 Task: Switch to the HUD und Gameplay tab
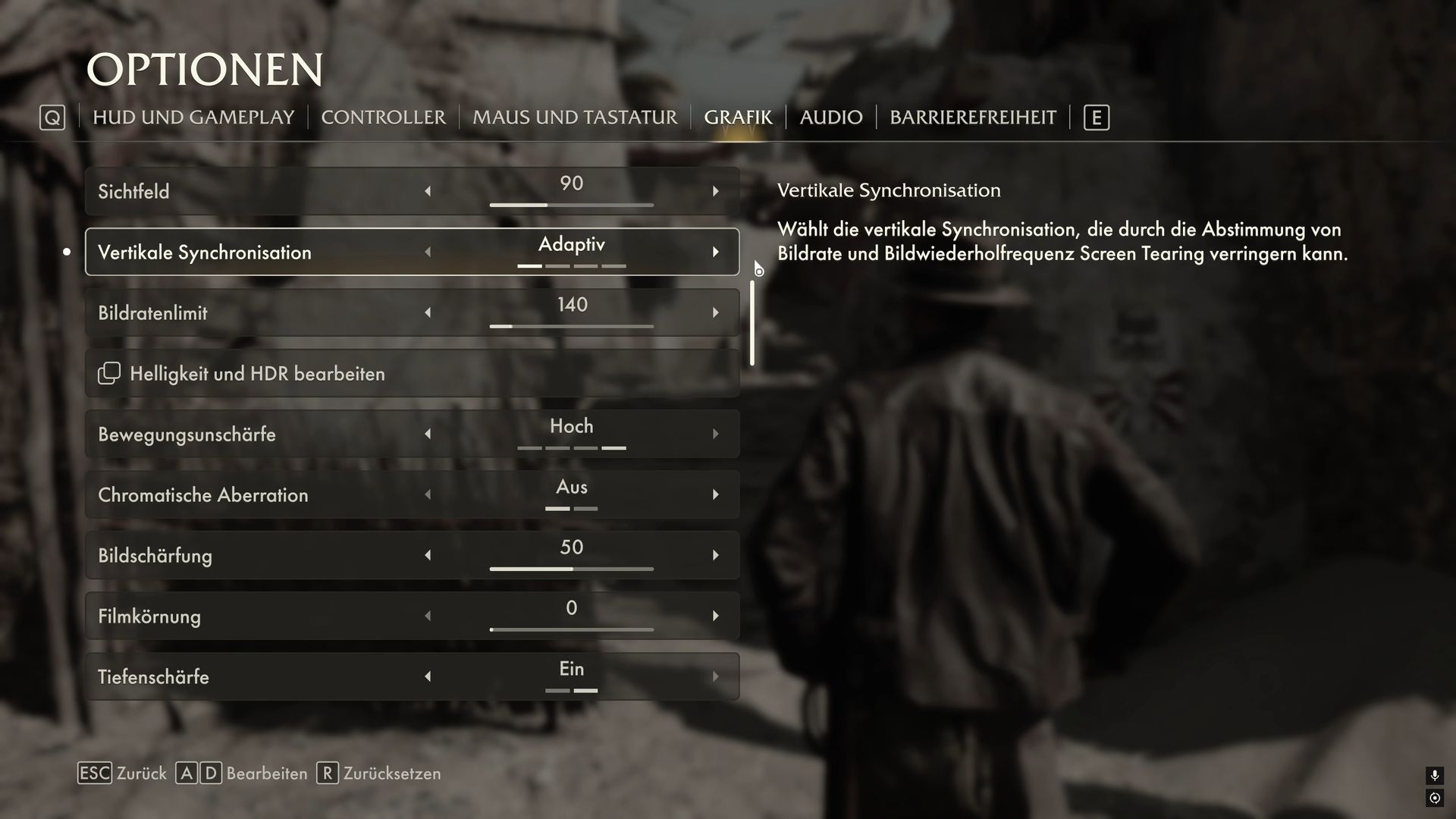(x=193, y=118)
